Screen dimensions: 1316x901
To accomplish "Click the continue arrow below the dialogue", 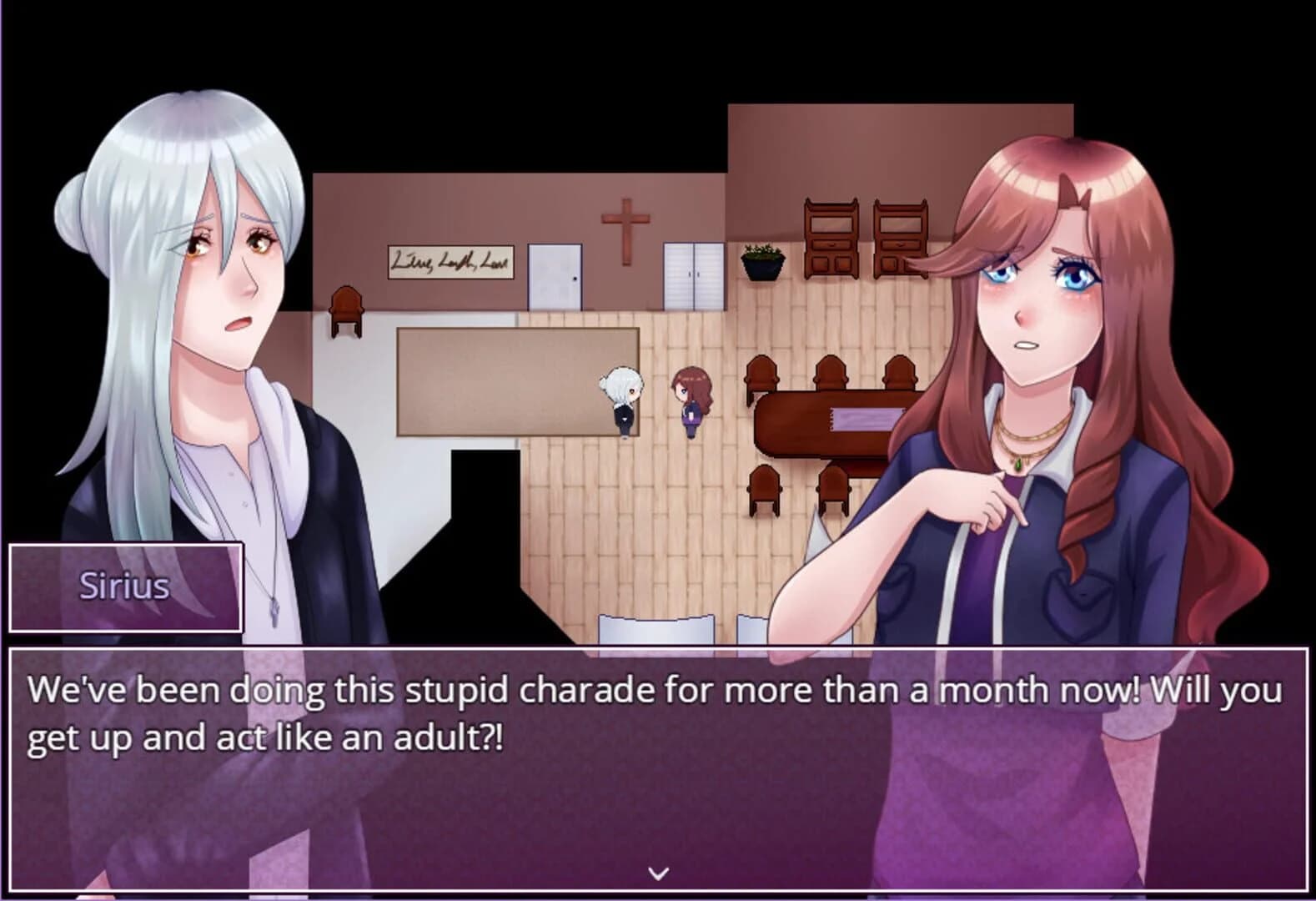I will (658, 873).
